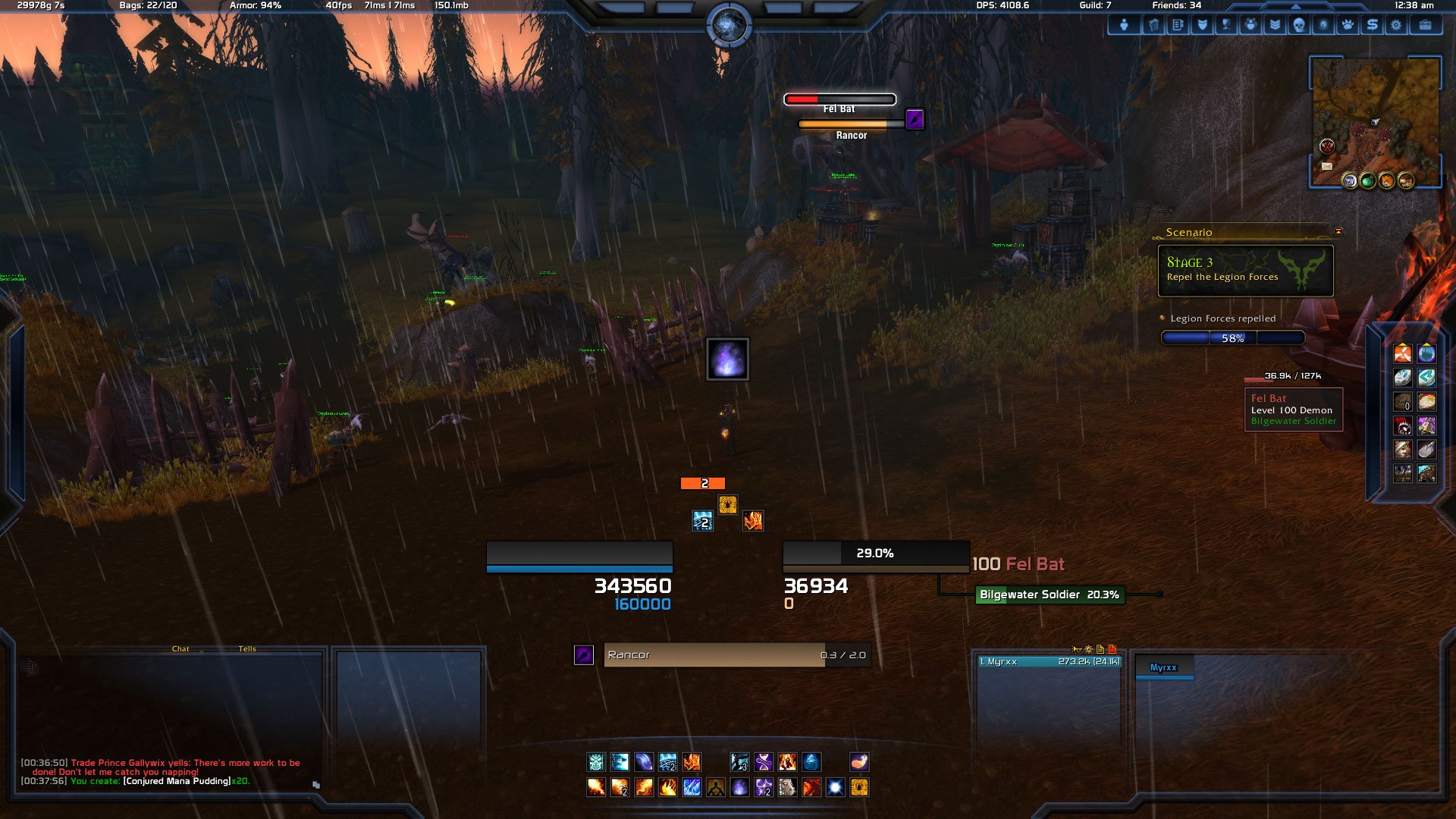Open the damage meter gear settings icon
The image size is (1456, 819).
tap(1088, 649)
